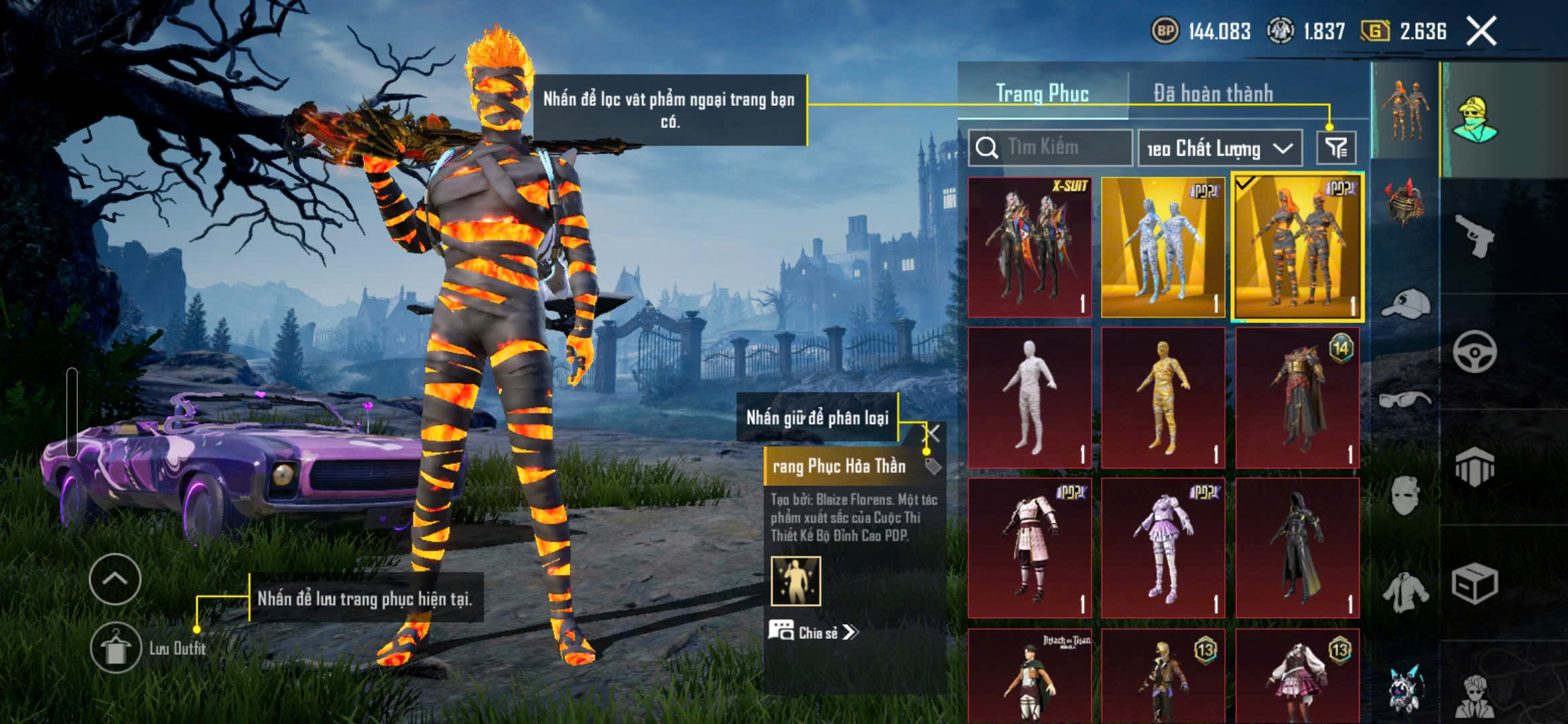Select the pink lavender dress outfit
1568x724 pixels.
pos(1163,548)
